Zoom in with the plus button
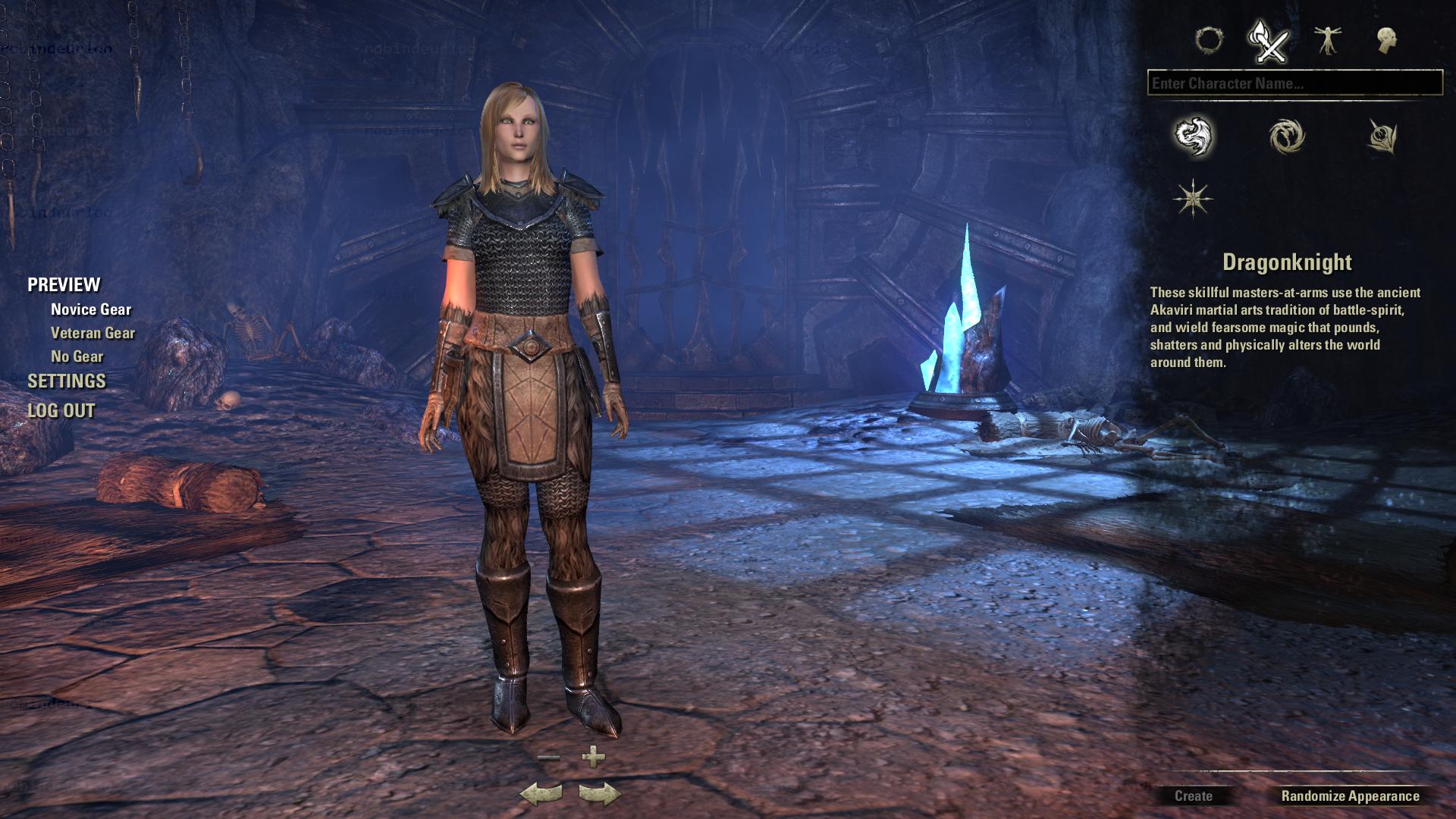Image resolution: width=1456 pixels, height=819 pixels. 593,756
